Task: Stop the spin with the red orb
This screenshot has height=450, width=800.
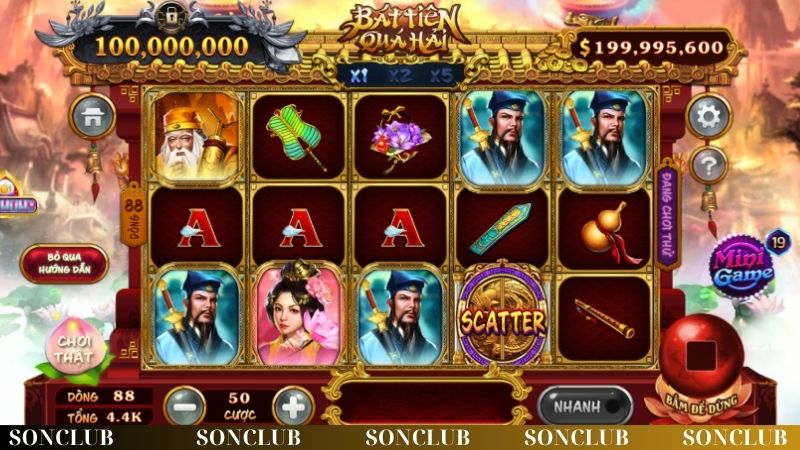Action: point(703,357)
